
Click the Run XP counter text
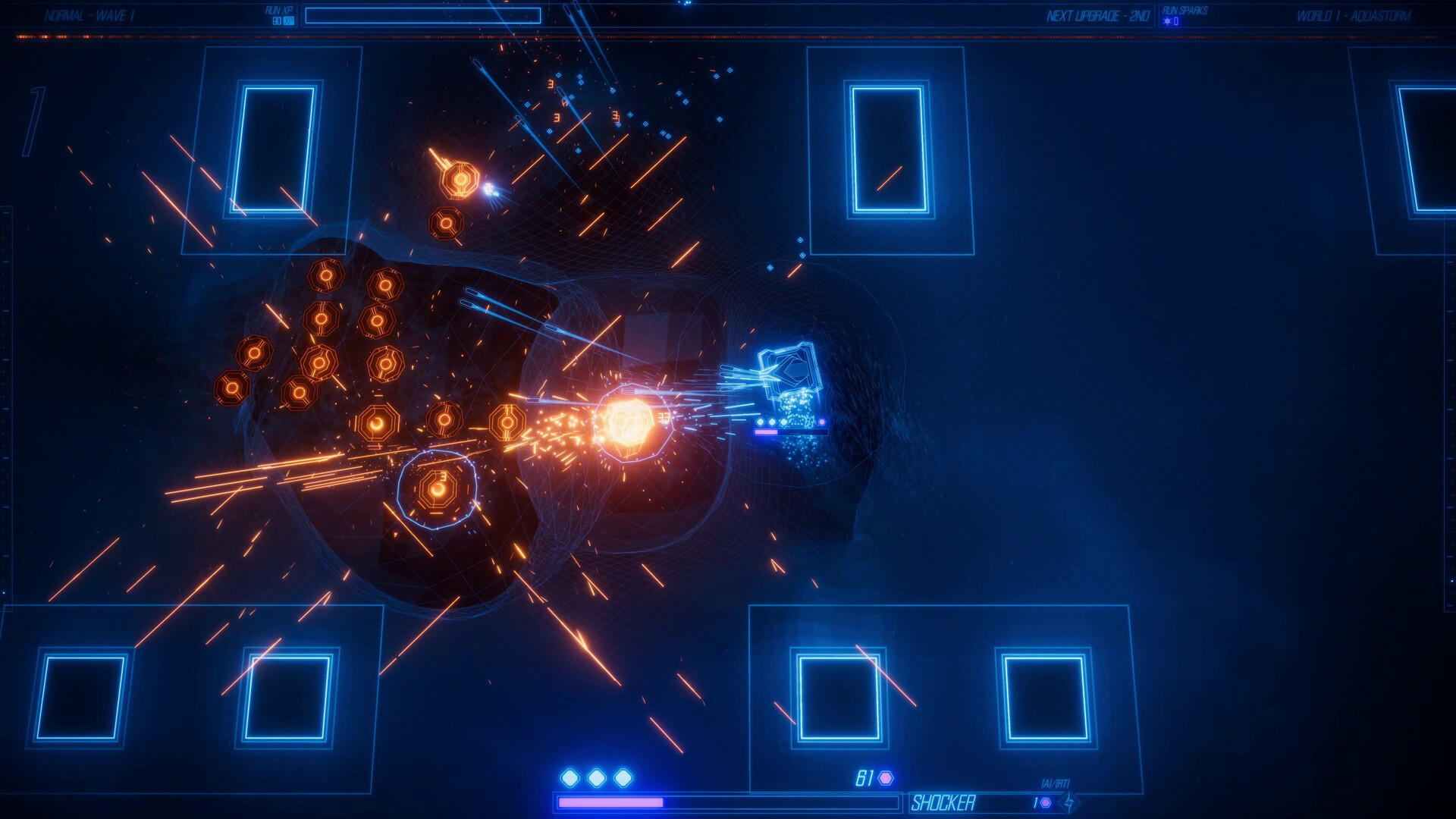click(278, 11)
